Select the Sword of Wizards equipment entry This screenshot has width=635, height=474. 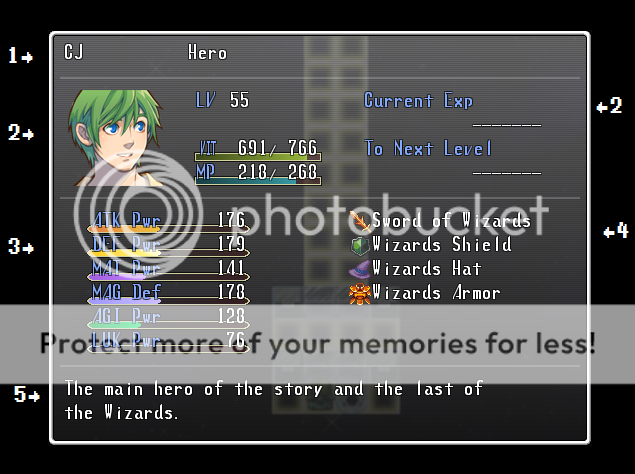click(x=440, y=220)
